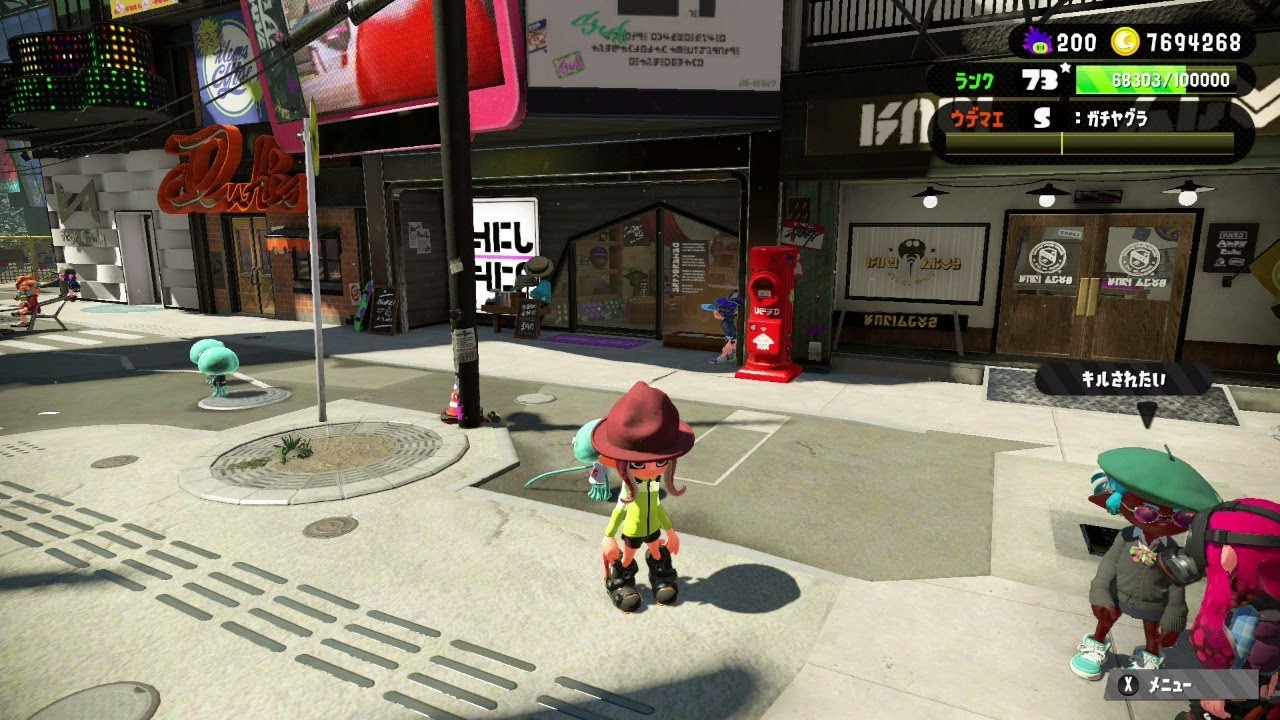Click the experience bar showing 88303/100000

[1155, 77]
